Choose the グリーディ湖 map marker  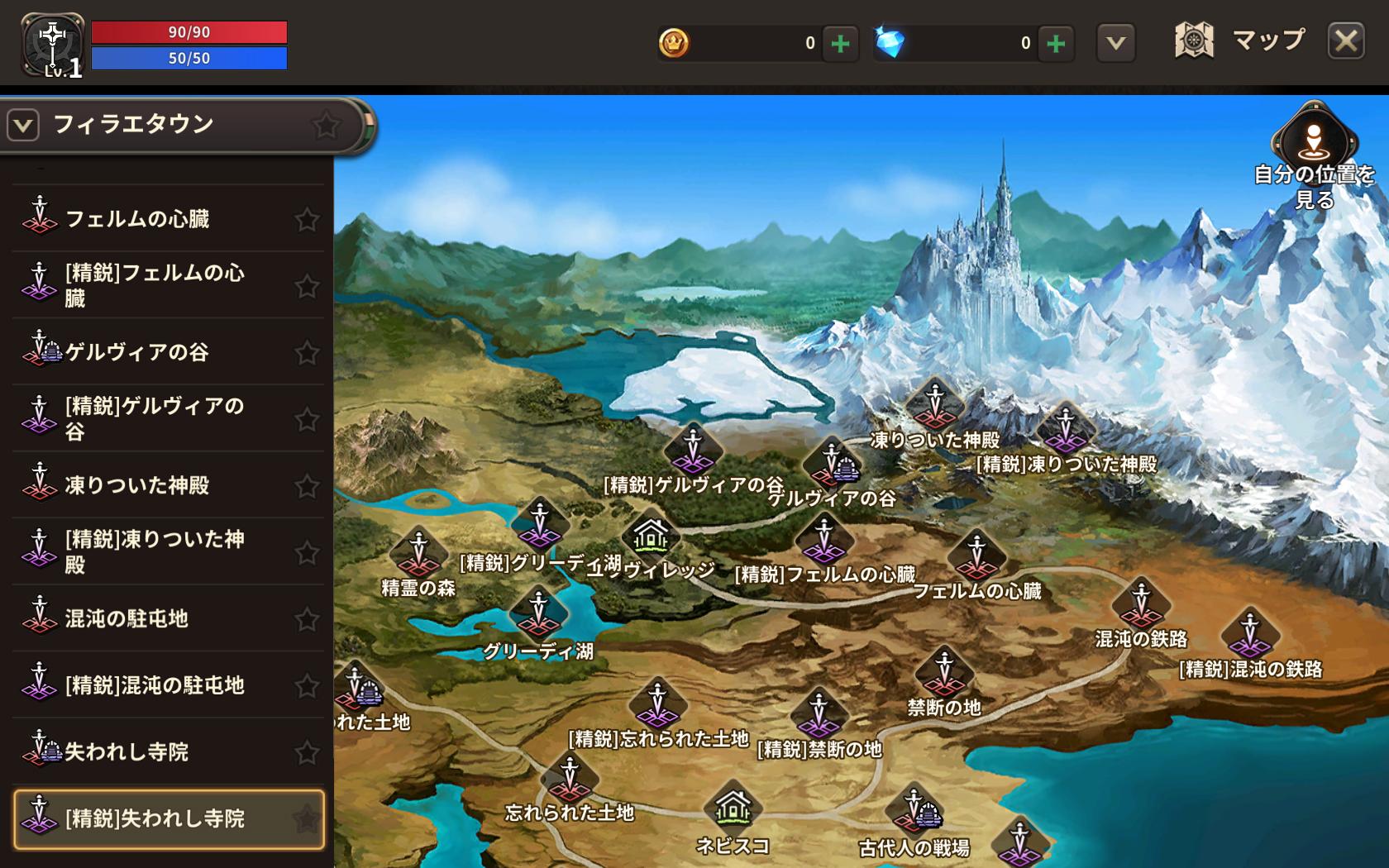click(538, 613)
